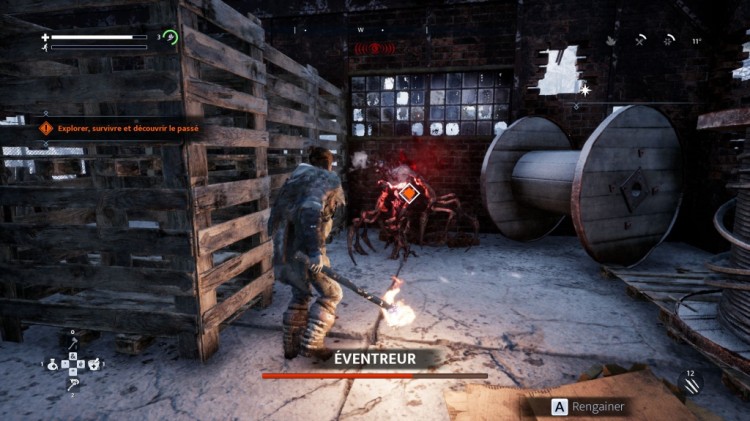This screenshot has width=750, height=421.
Task: Click the green circular level indicator
Action: tap(170, 38)
